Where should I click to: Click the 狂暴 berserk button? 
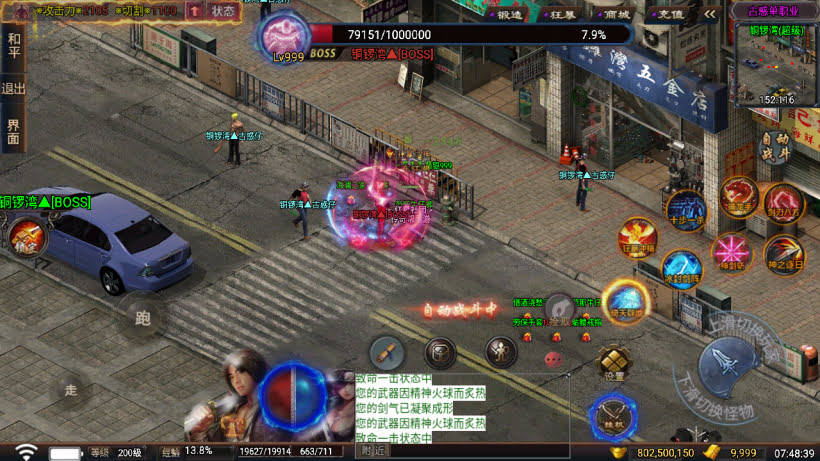tap(562, 15)
